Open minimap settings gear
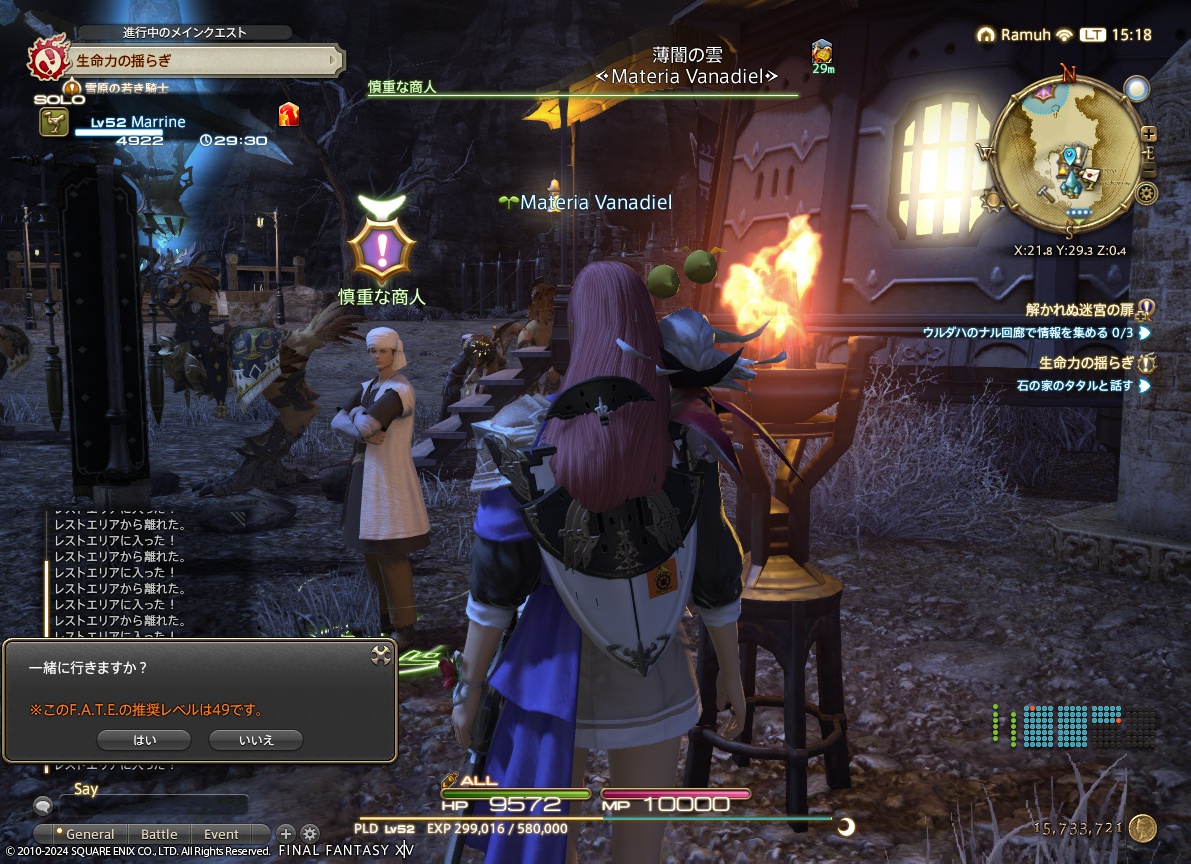The image size is (1191, 864). (x=1147, y=194)
